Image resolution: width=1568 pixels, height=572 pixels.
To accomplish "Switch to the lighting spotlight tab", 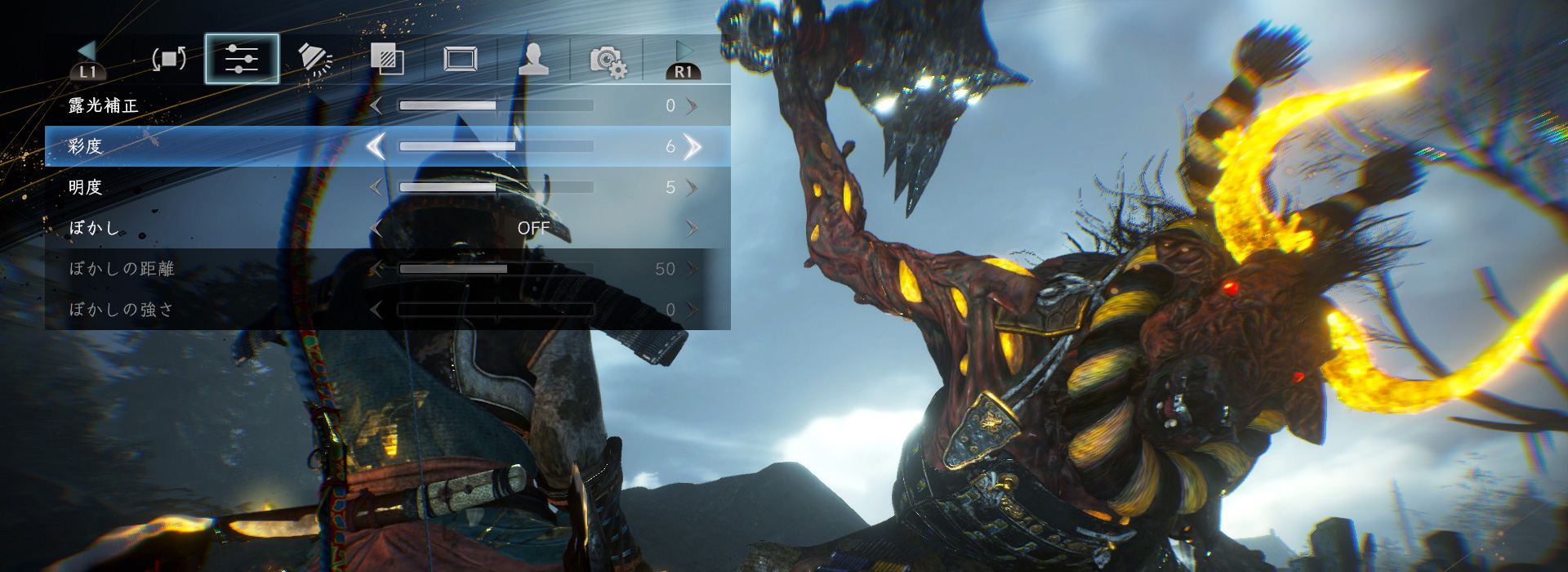I will [315, 59].
